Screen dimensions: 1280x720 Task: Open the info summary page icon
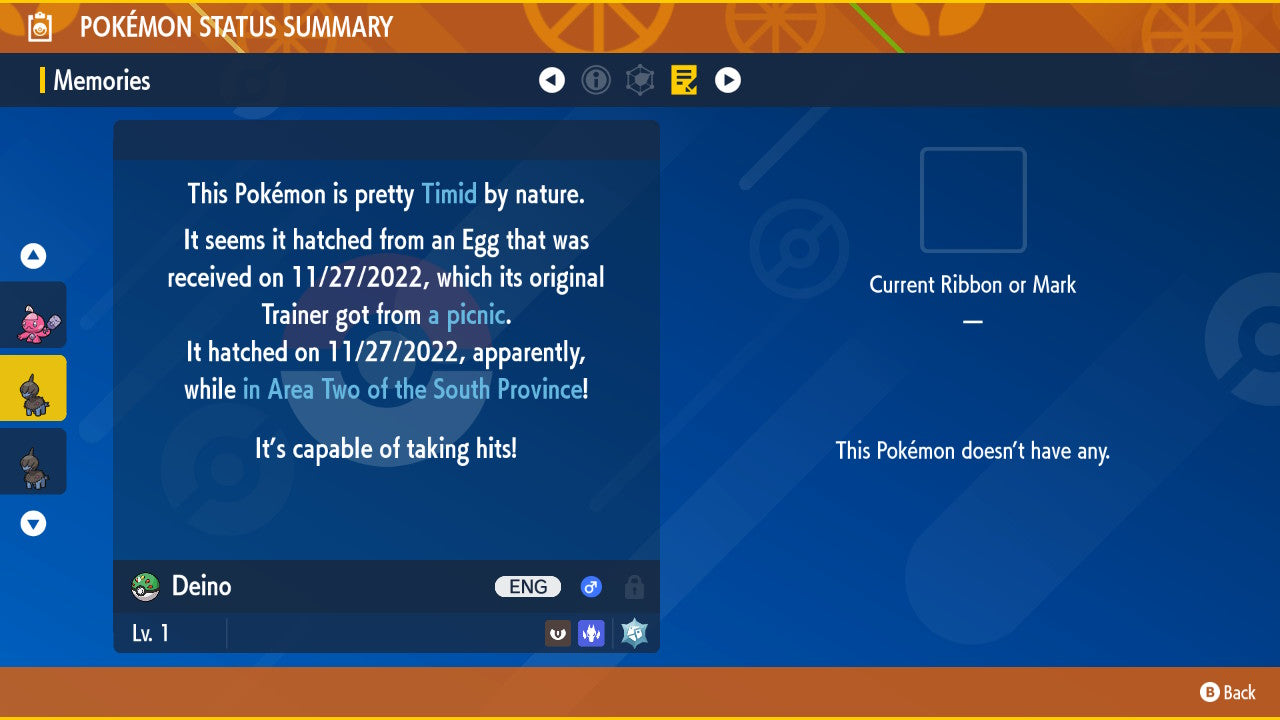[596, 80]
